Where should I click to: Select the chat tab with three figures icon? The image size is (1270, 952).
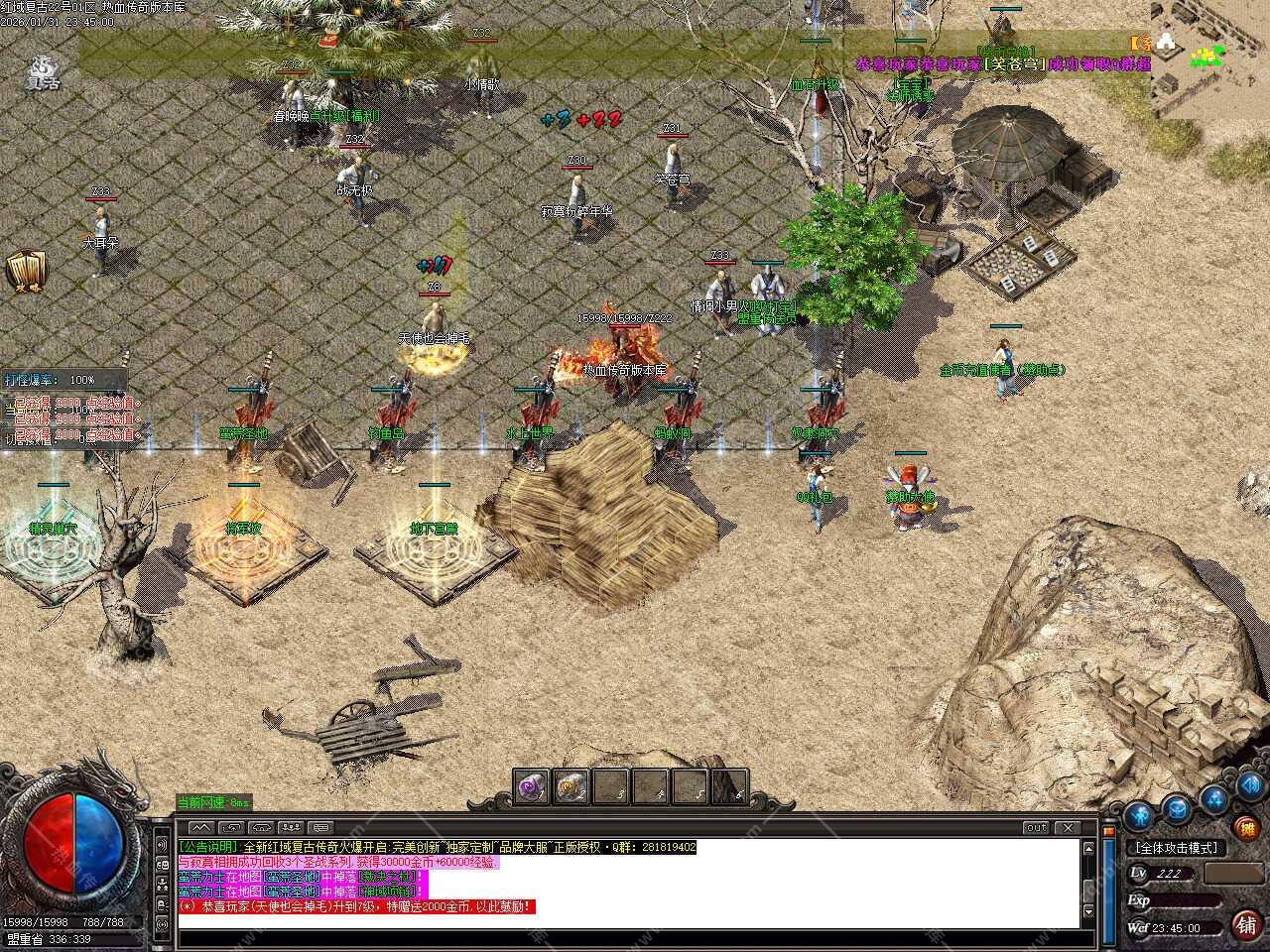[x=291, y=827]
